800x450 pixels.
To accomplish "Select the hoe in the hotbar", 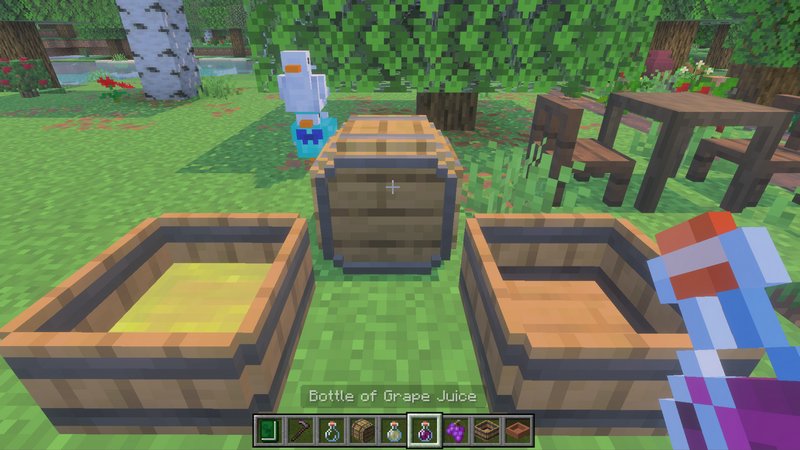I will tap(299, 431).
